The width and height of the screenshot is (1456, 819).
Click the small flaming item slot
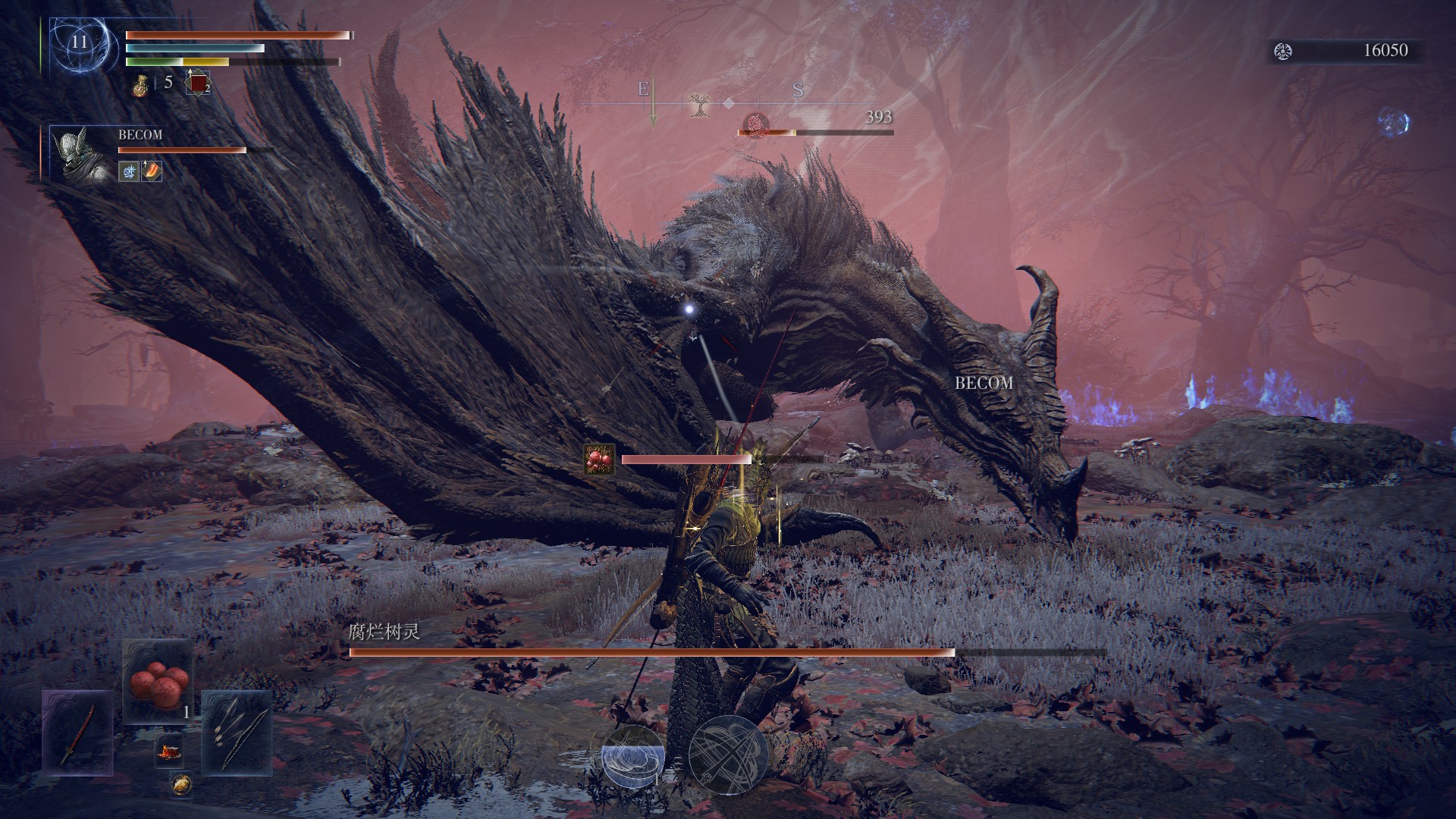[x=168, y=752]
